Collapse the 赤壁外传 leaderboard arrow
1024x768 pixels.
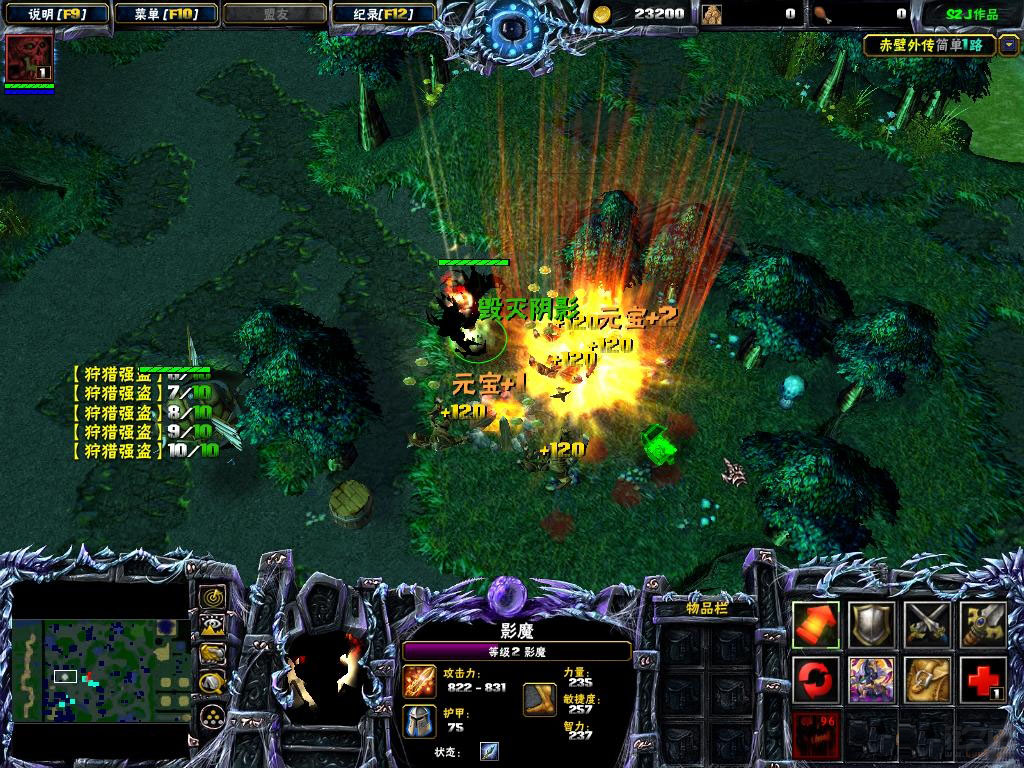pyautogui.click(x=1008, y=45)
